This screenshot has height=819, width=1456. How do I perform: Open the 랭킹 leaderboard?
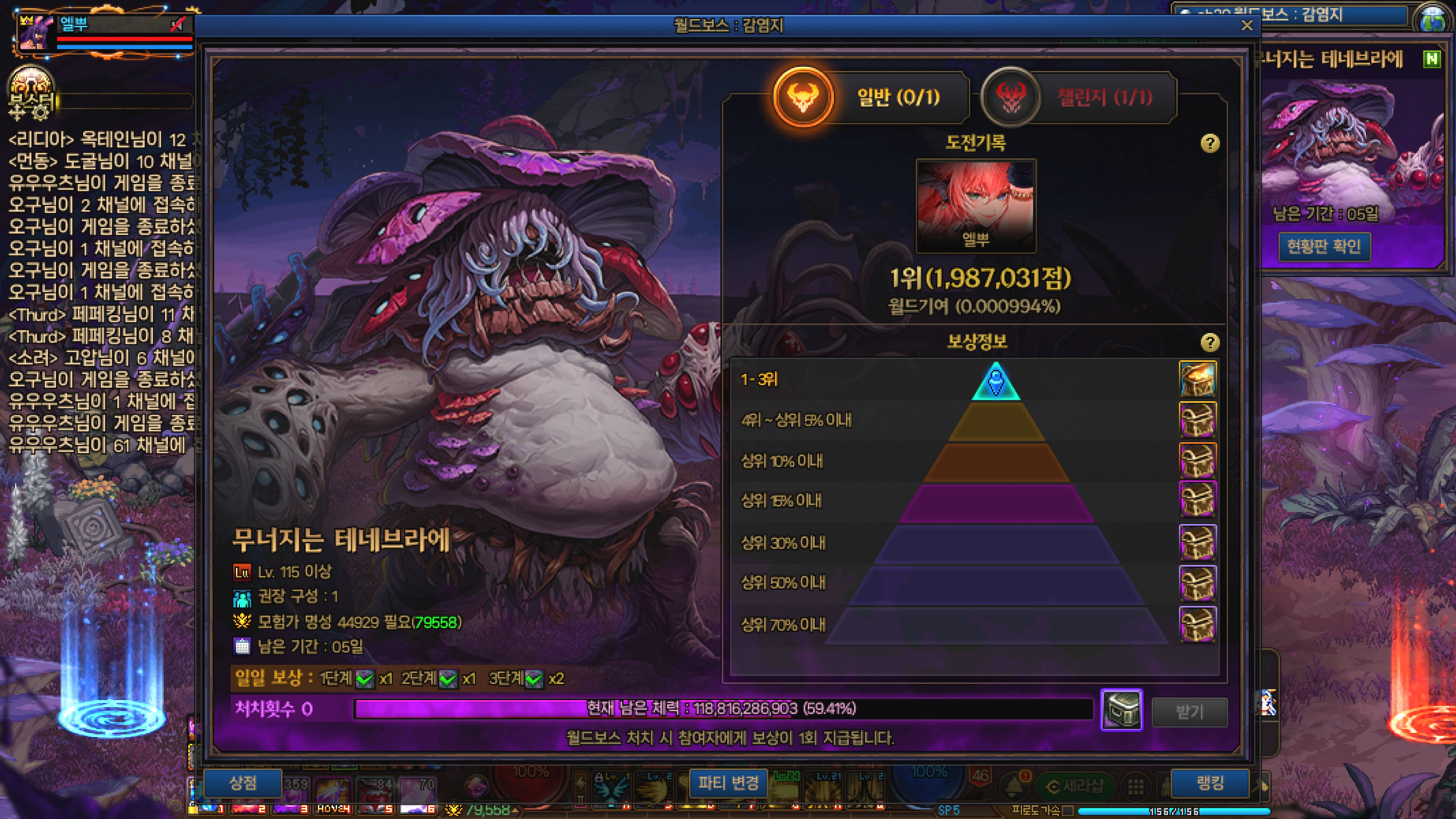pyautogui.click(x=1210, y=783)
